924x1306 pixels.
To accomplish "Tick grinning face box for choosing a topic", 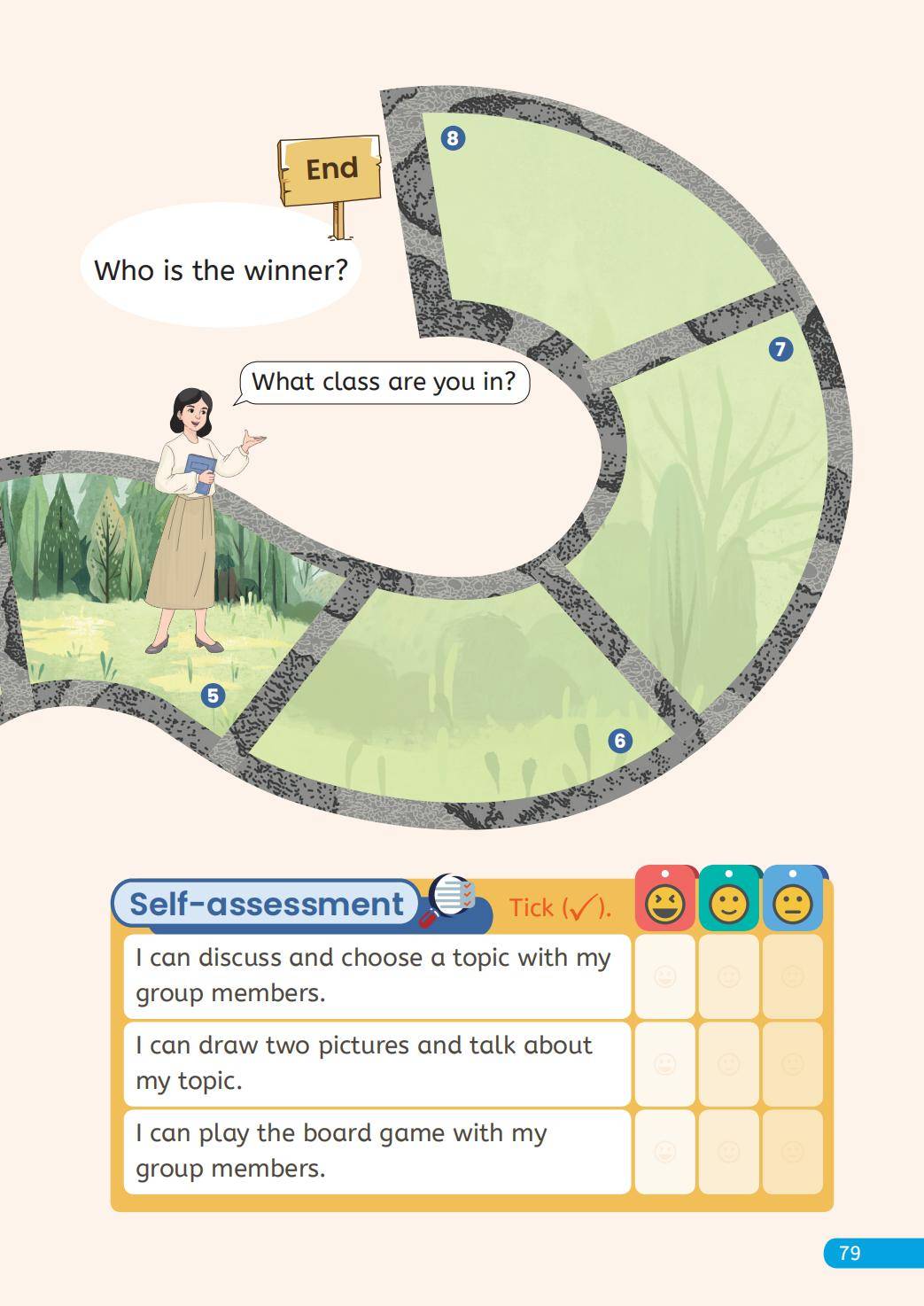I will [x=664, y=976].
